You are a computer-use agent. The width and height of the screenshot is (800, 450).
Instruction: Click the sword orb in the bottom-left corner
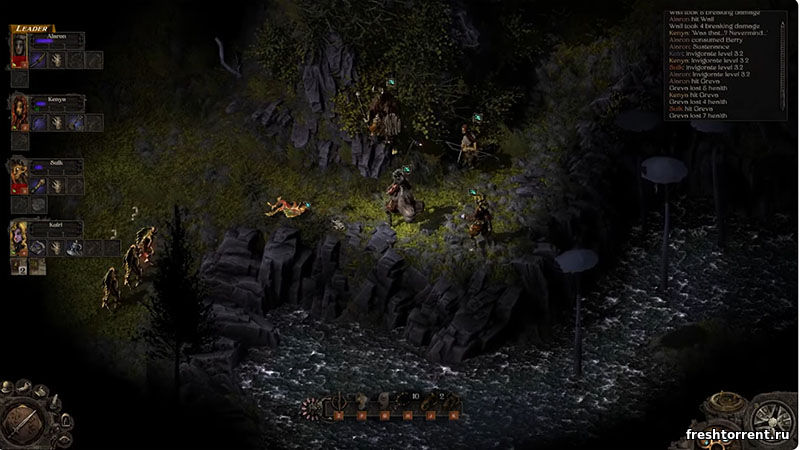[24, 418]
